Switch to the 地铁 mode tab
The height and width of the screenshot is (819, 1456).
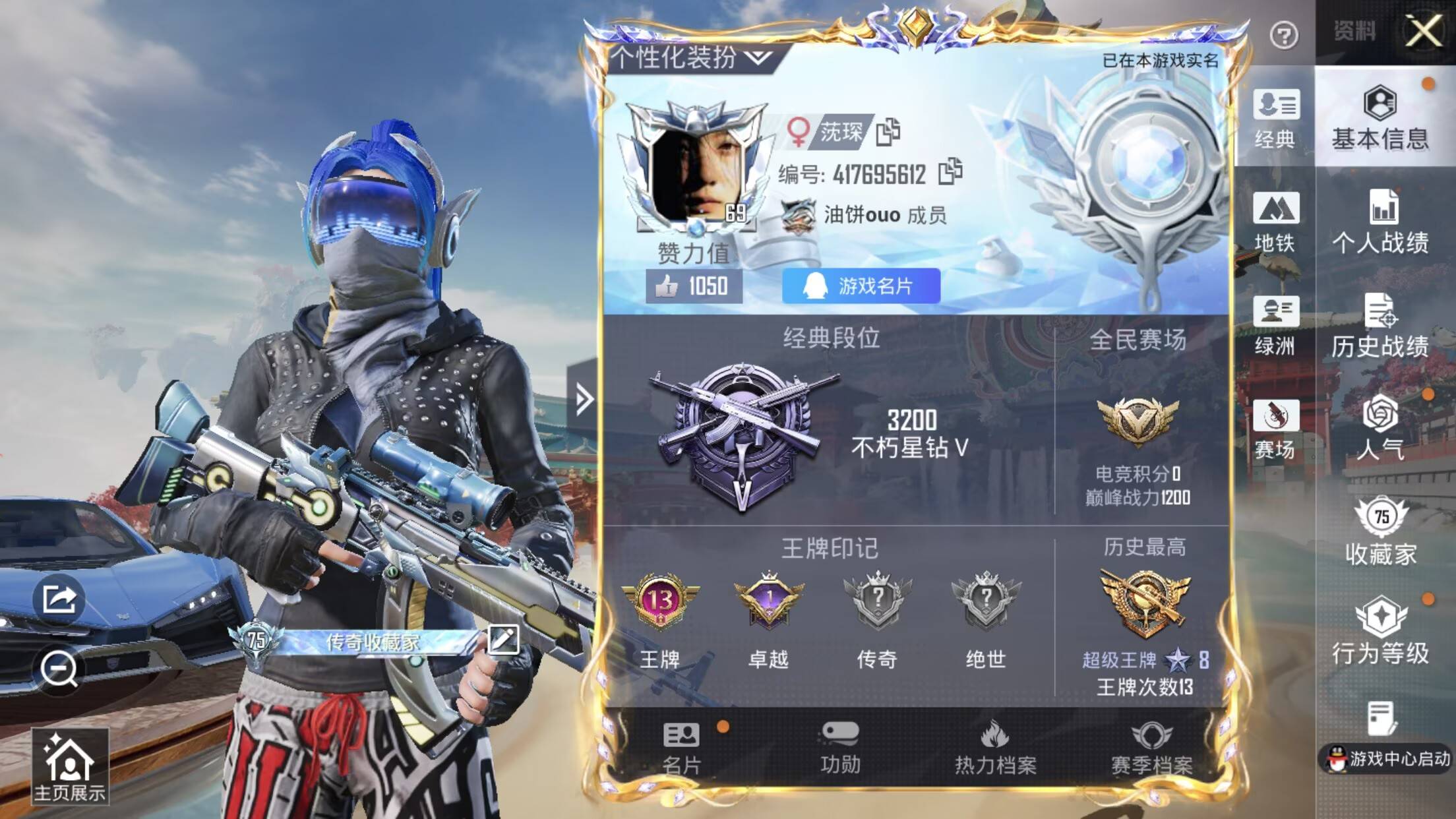pos(1278,224)
